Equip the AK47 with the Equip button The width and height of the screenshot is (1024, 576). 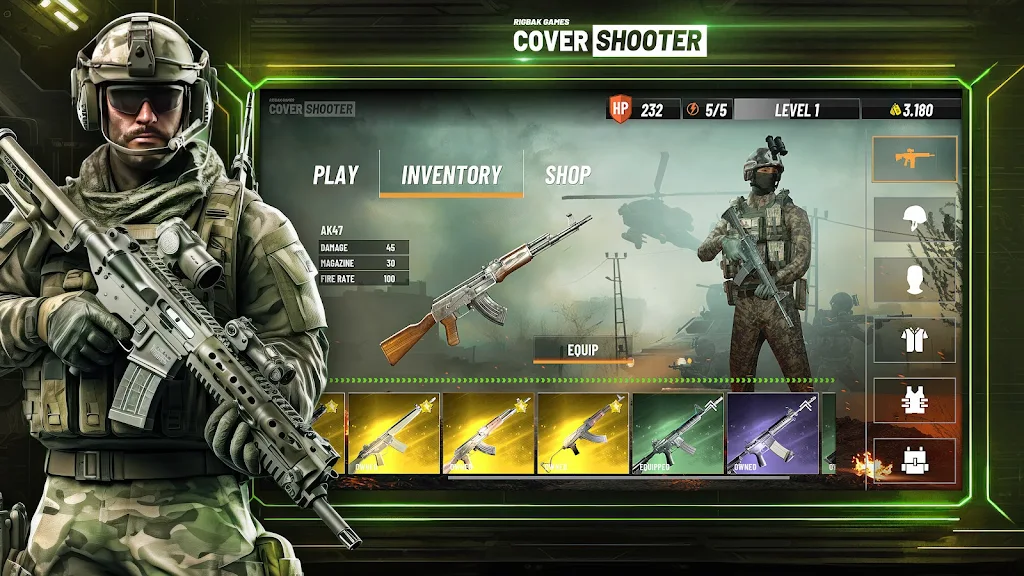(582, 350)
